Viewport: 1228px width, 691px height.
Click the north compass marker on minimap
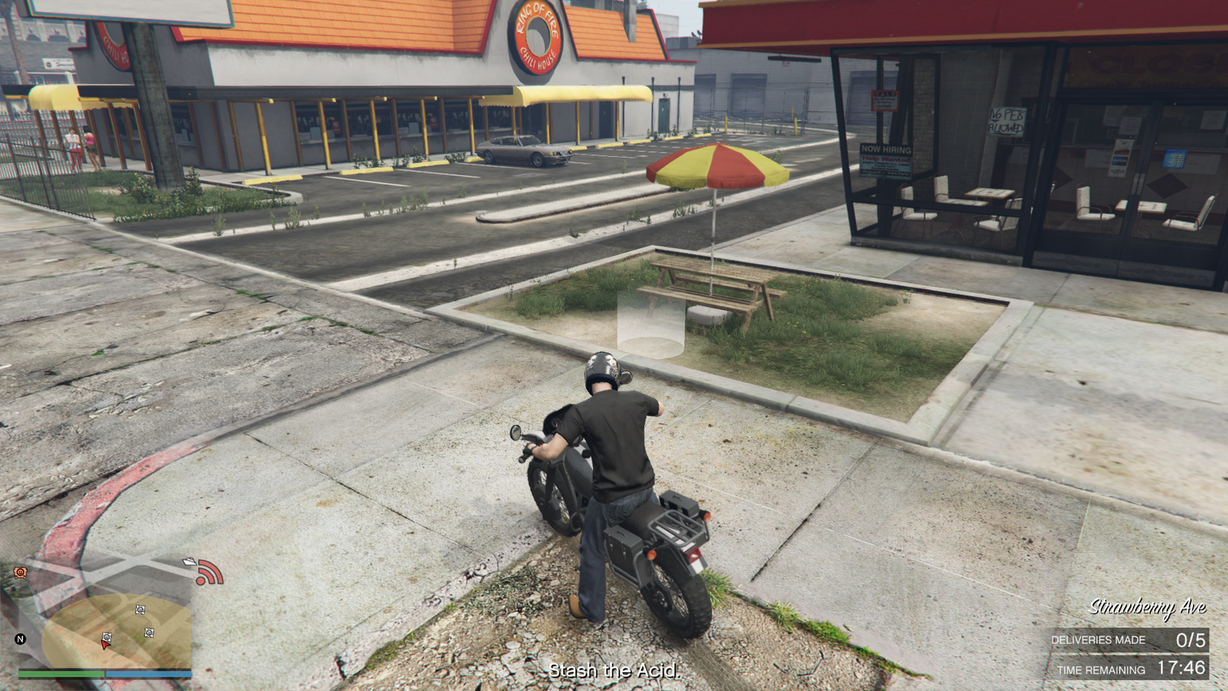(20, 638)
